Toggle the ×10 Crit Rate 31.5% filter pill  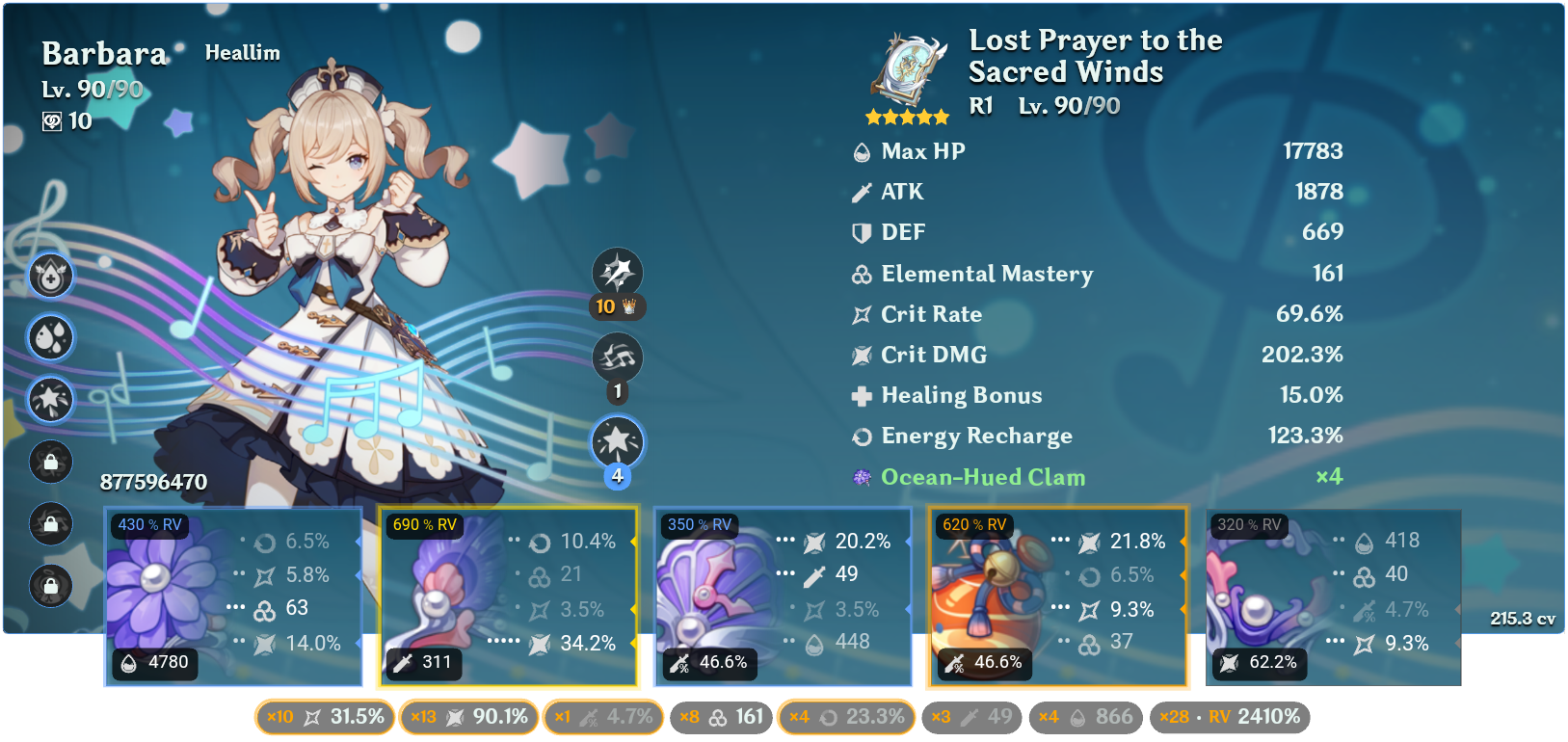[323, 717]
